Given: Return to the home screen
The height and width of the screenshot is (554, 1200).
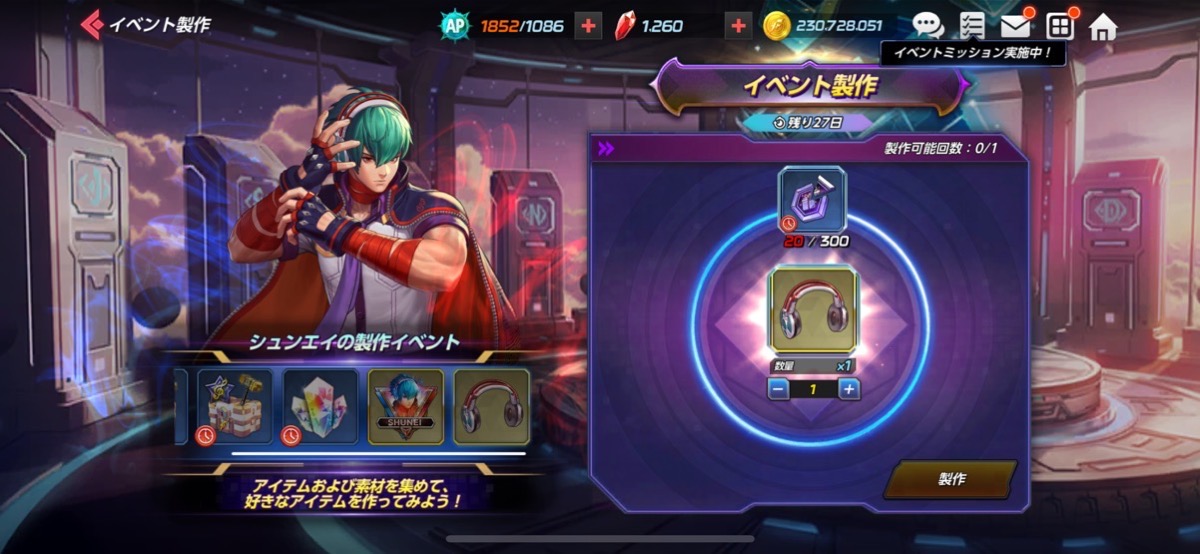Looking at the screenshot, I should click(1102, 25).
